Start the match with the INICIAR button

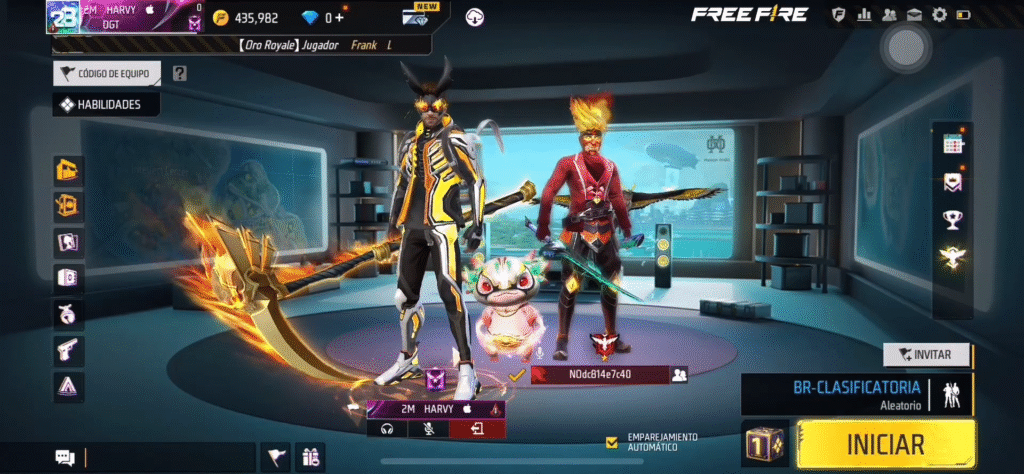(886, 443)
